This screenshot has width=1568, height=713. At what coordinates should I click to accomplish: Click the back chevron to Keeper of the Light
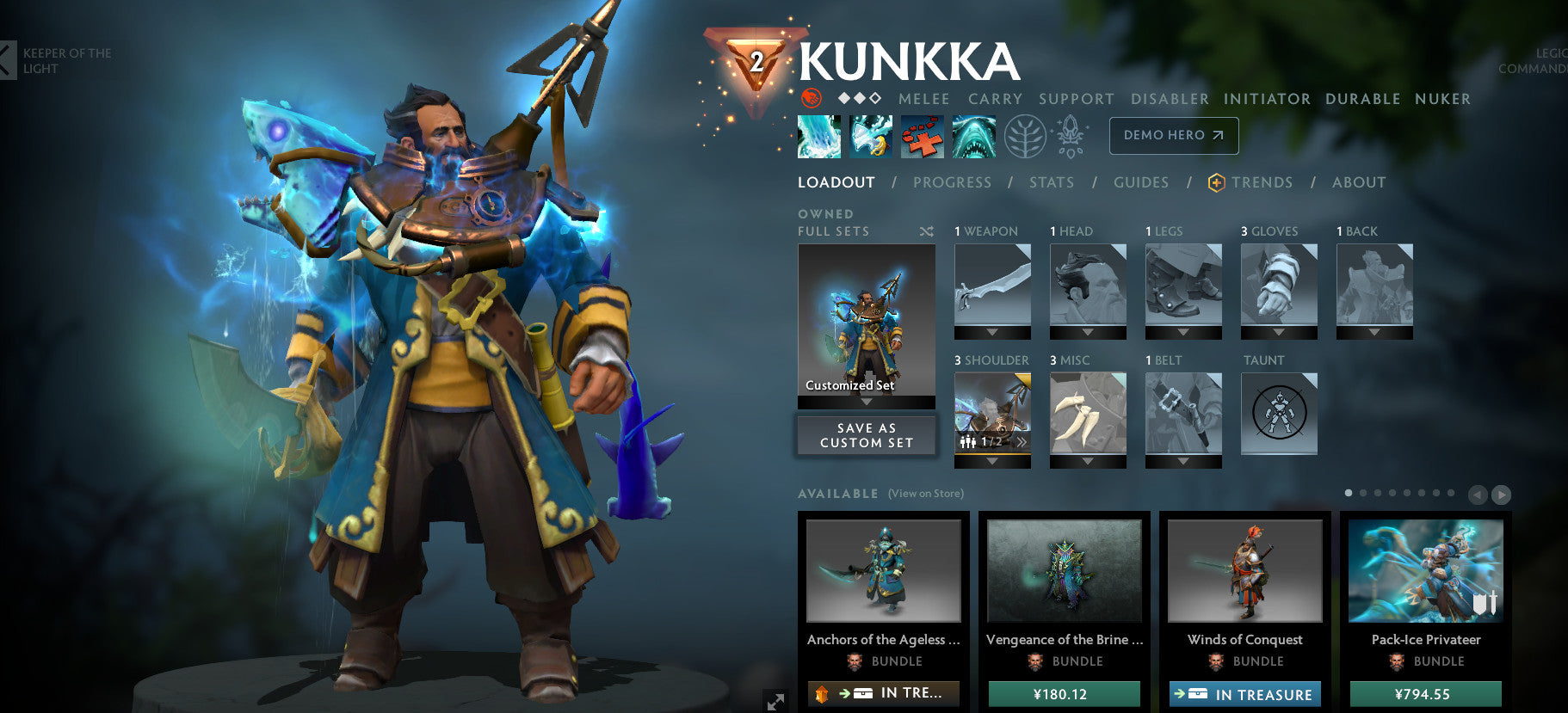pyautogui.click(x=8, y=60)
